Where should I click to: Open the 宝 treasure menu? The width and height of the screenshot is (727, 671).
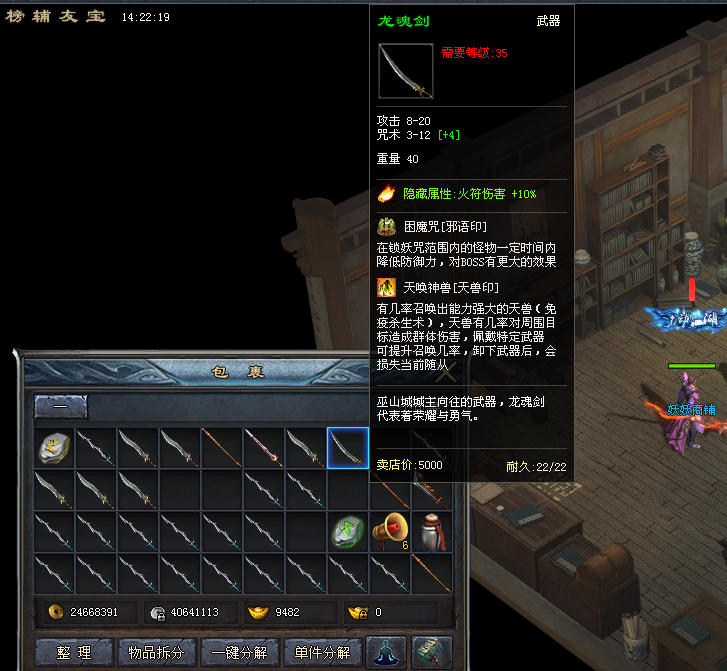click(95, 17)
